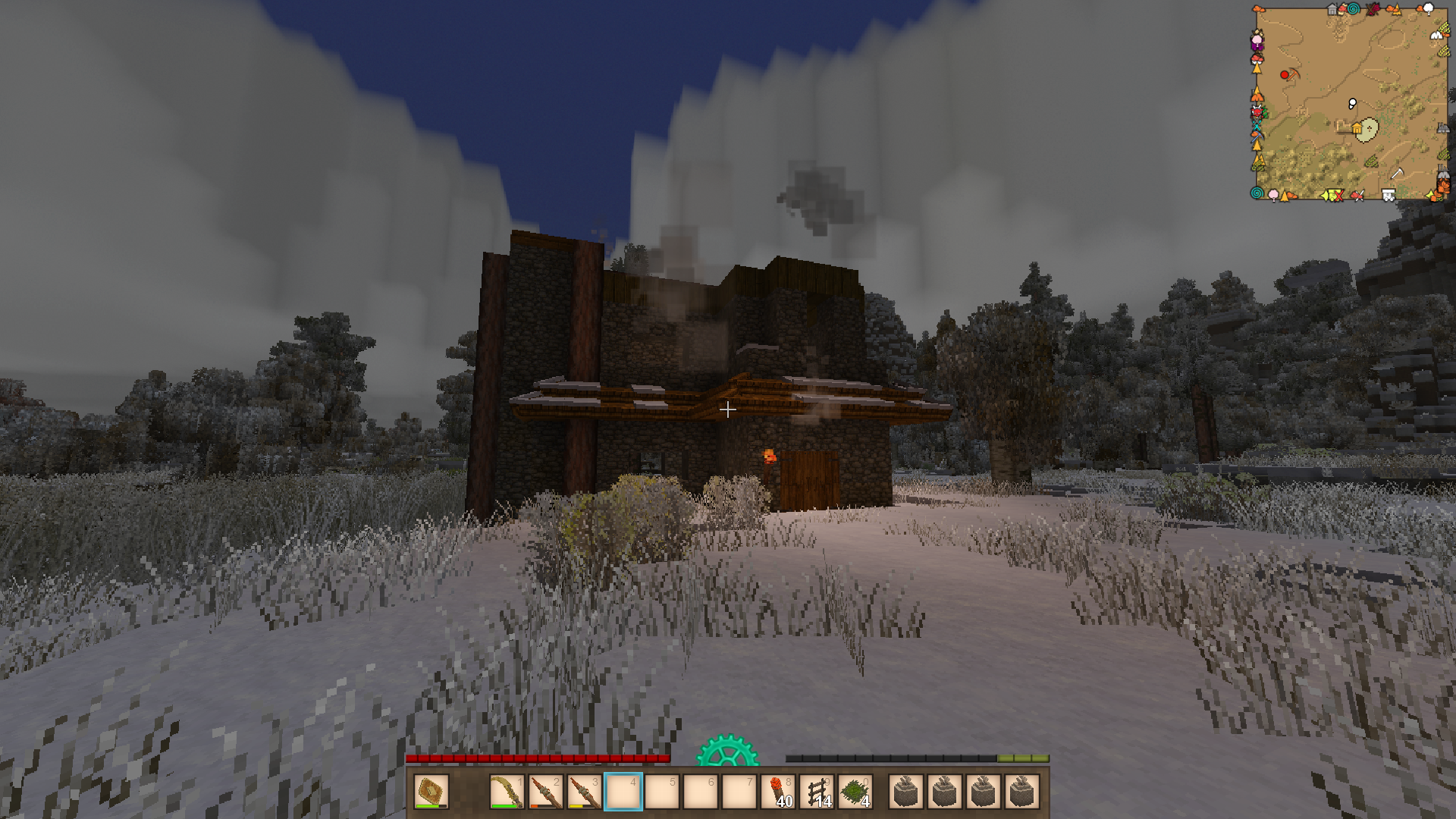This screenshot has height=819, width=1456.
Task: Choose the green plant item stack of 4
Action: pyautogui.click(x=855, y=792)
